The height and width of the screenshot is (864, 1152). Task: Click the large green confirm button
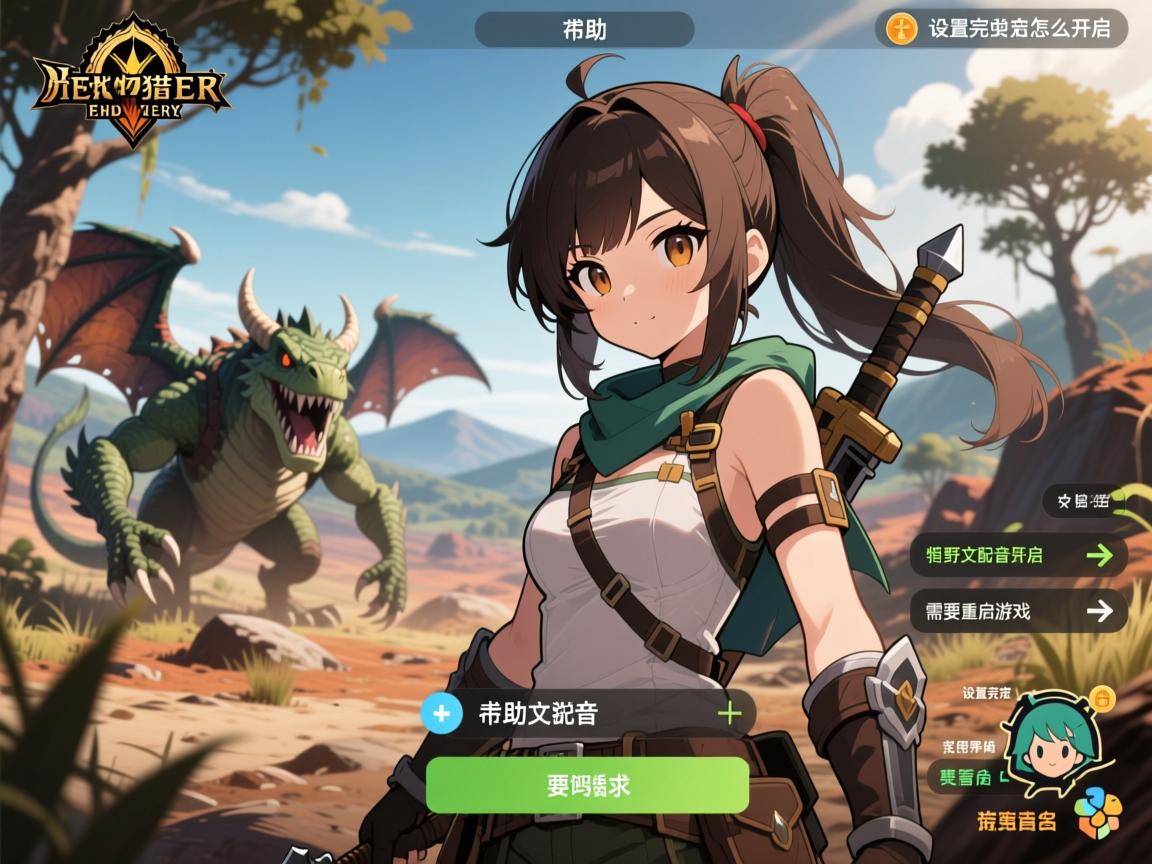coord(587,785)
